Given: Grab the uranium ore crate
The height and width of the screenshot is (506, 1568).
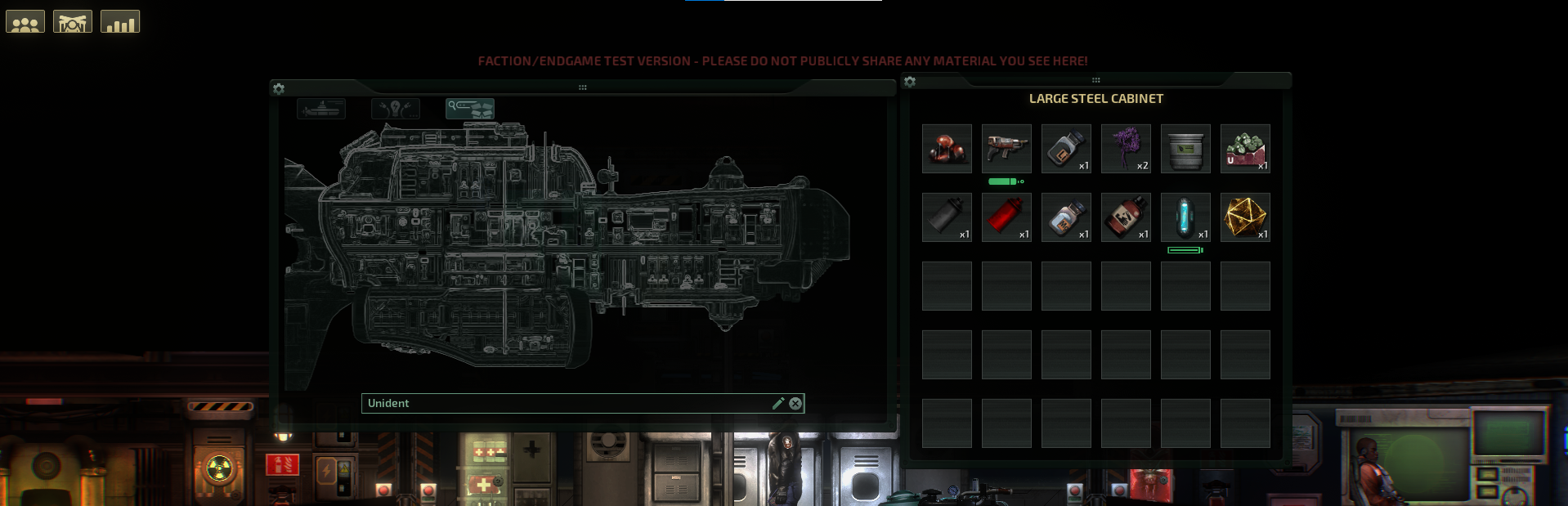Looking at the screenshot, I should [1245, 149].
